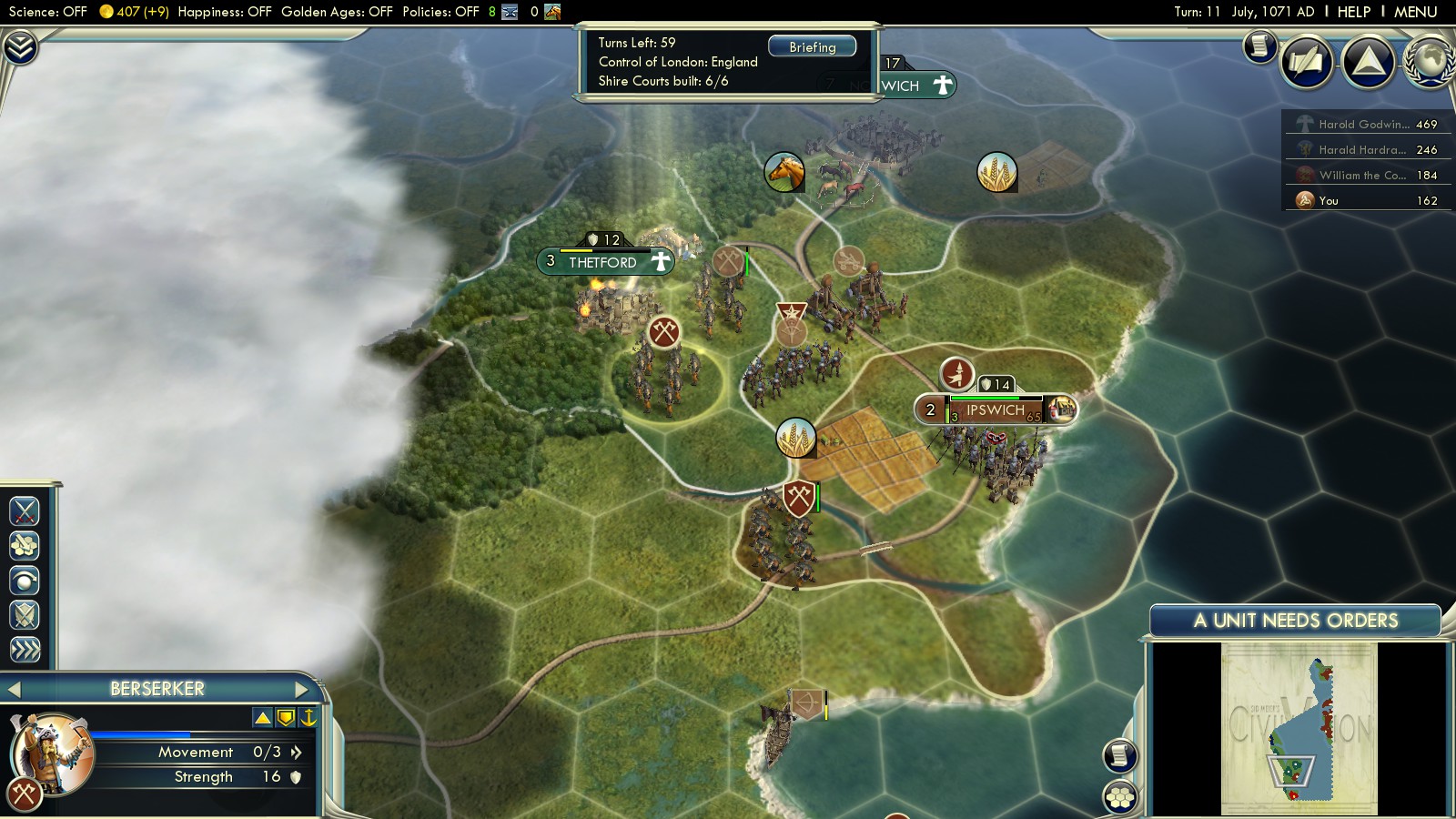Click the A Unit Needs Orders button
Image resolution: width=1456 pixels, height=819 pixels.
coord(1295,621)
